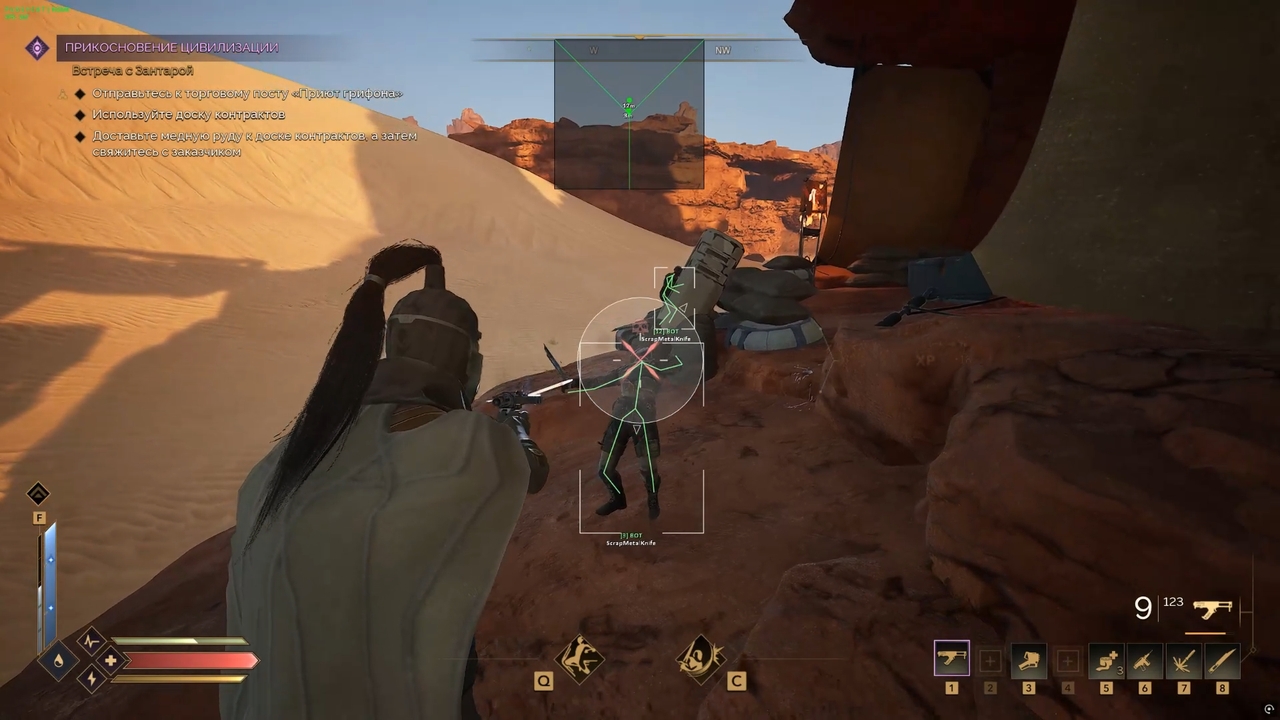
Task: Toggle the objective 'Отправьтесь к торговому посту'
Action: pyautogui.click(x=245, y=93)
